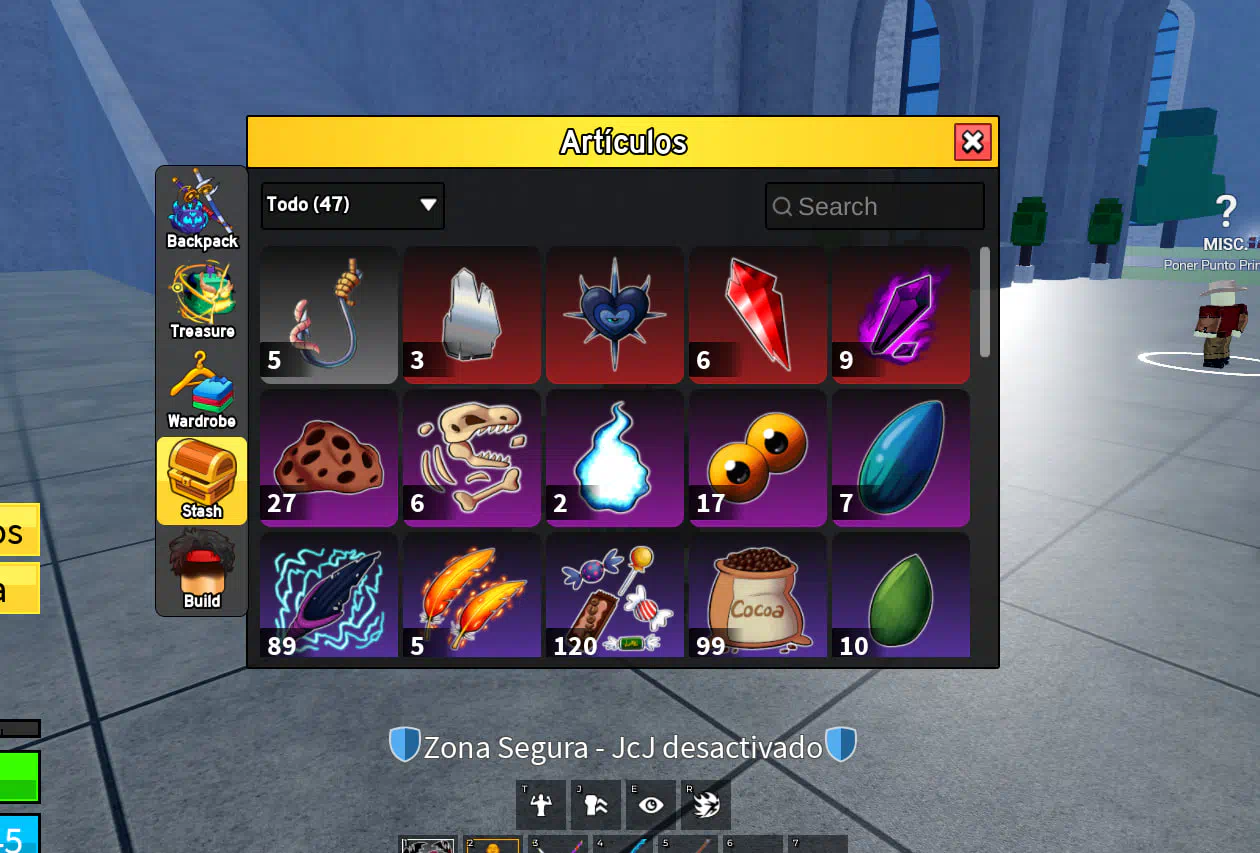The height and width of the screenshot is (853, 1260).
Task: Go to the Build tab
Action: (x=202, y=571)
